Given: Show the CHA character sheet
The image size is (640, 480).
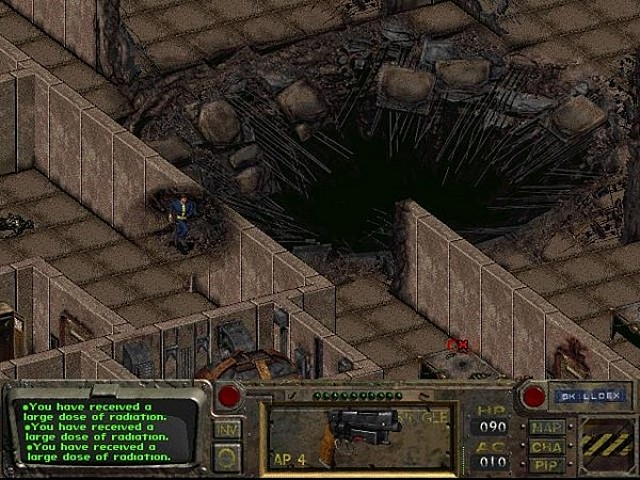Looking at the screenshot, I should [547, 447].
